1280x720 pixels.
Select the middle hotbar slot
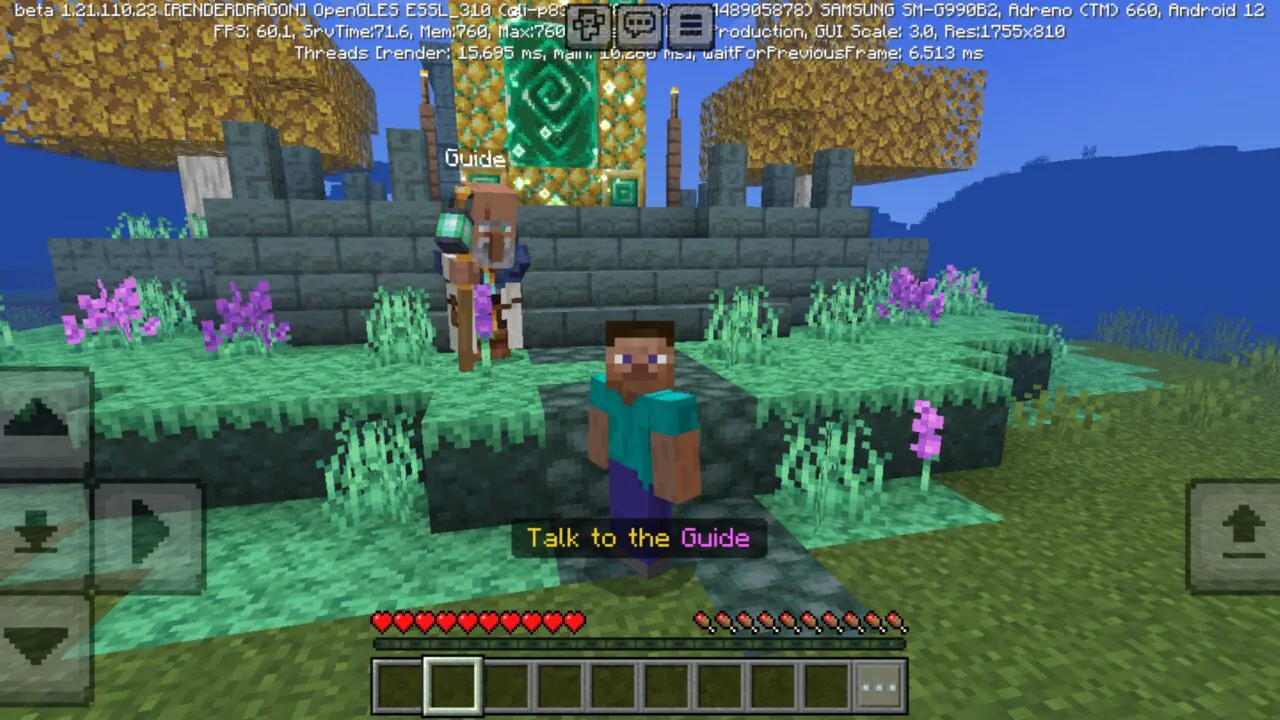pos(614,683)
